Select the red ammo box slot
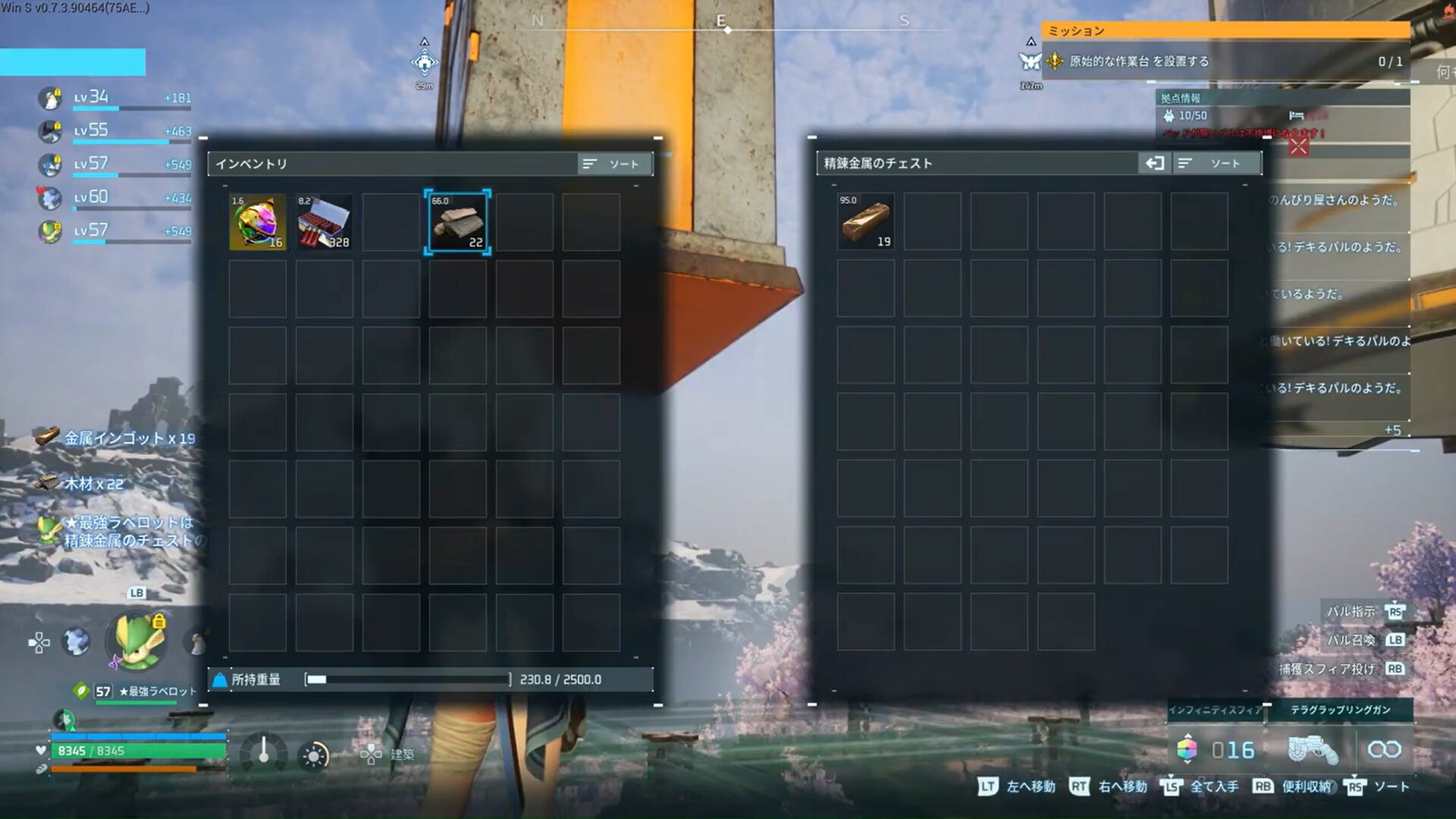 click(324, 222)
